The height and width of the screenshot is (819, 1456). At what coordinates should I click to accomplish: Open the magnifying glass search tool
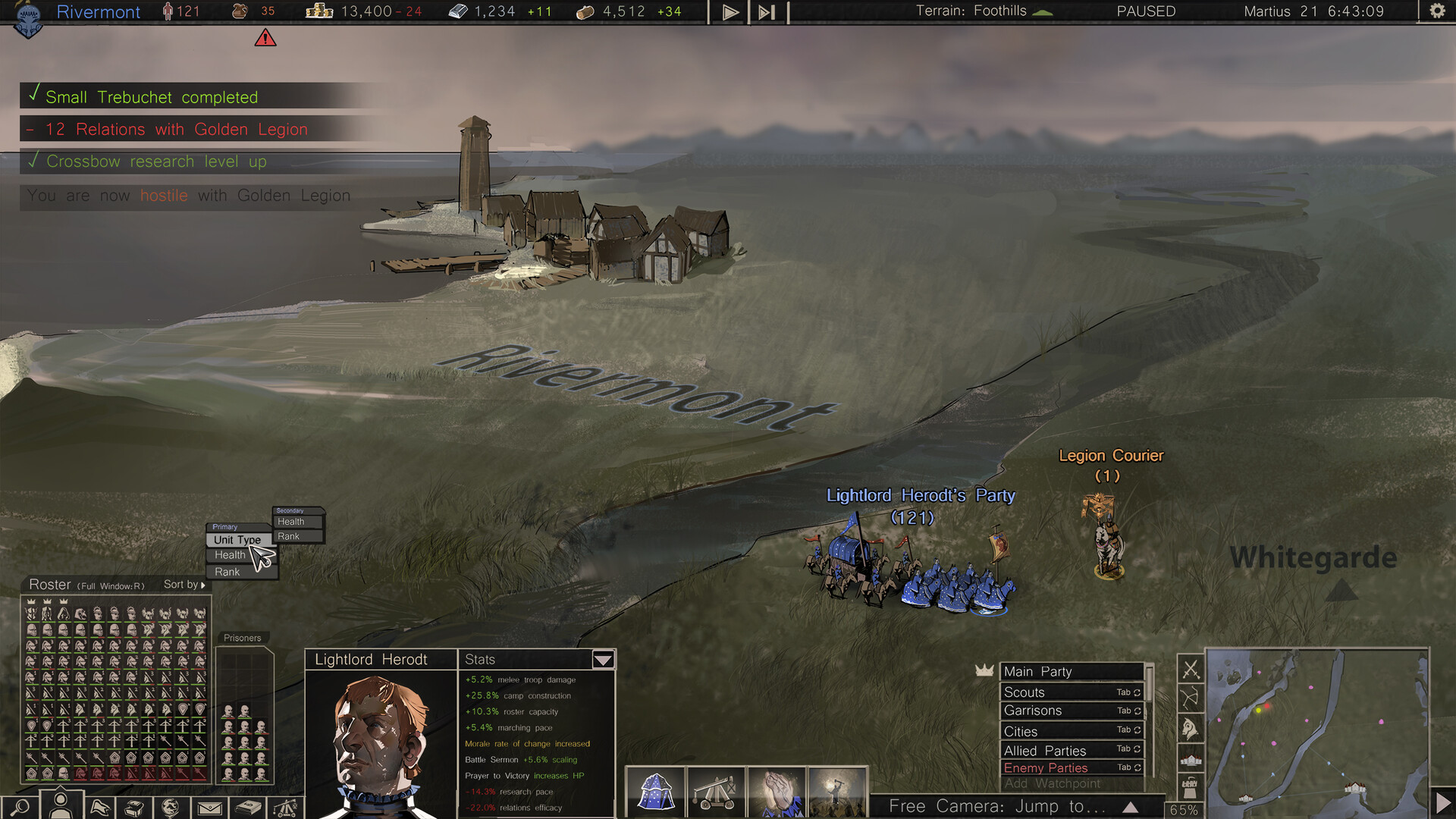pyautogui.click(x=20, y=807)
